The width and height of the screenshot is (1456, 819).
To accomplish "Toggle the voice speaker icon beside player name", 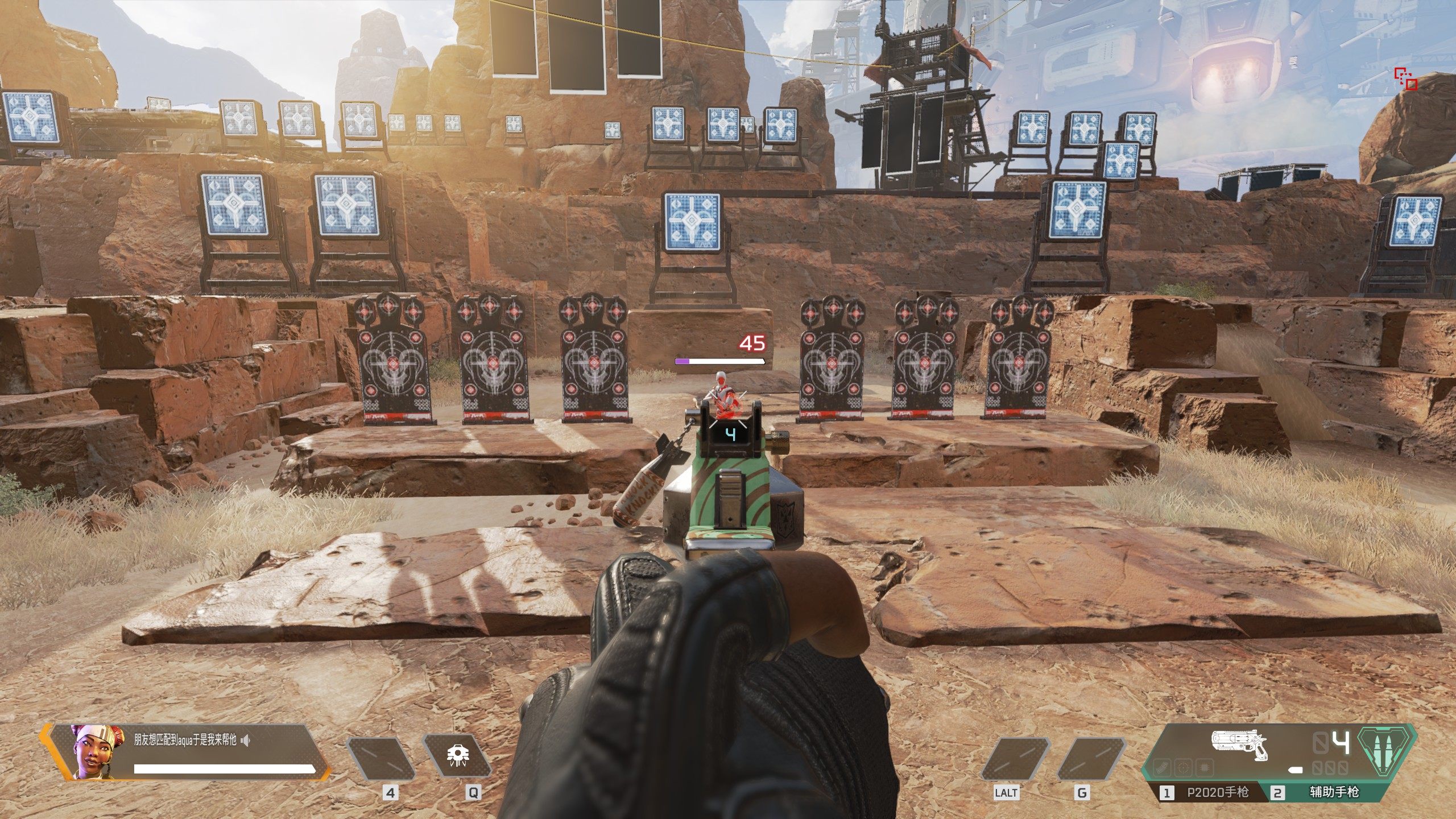I will coord(246,740).
